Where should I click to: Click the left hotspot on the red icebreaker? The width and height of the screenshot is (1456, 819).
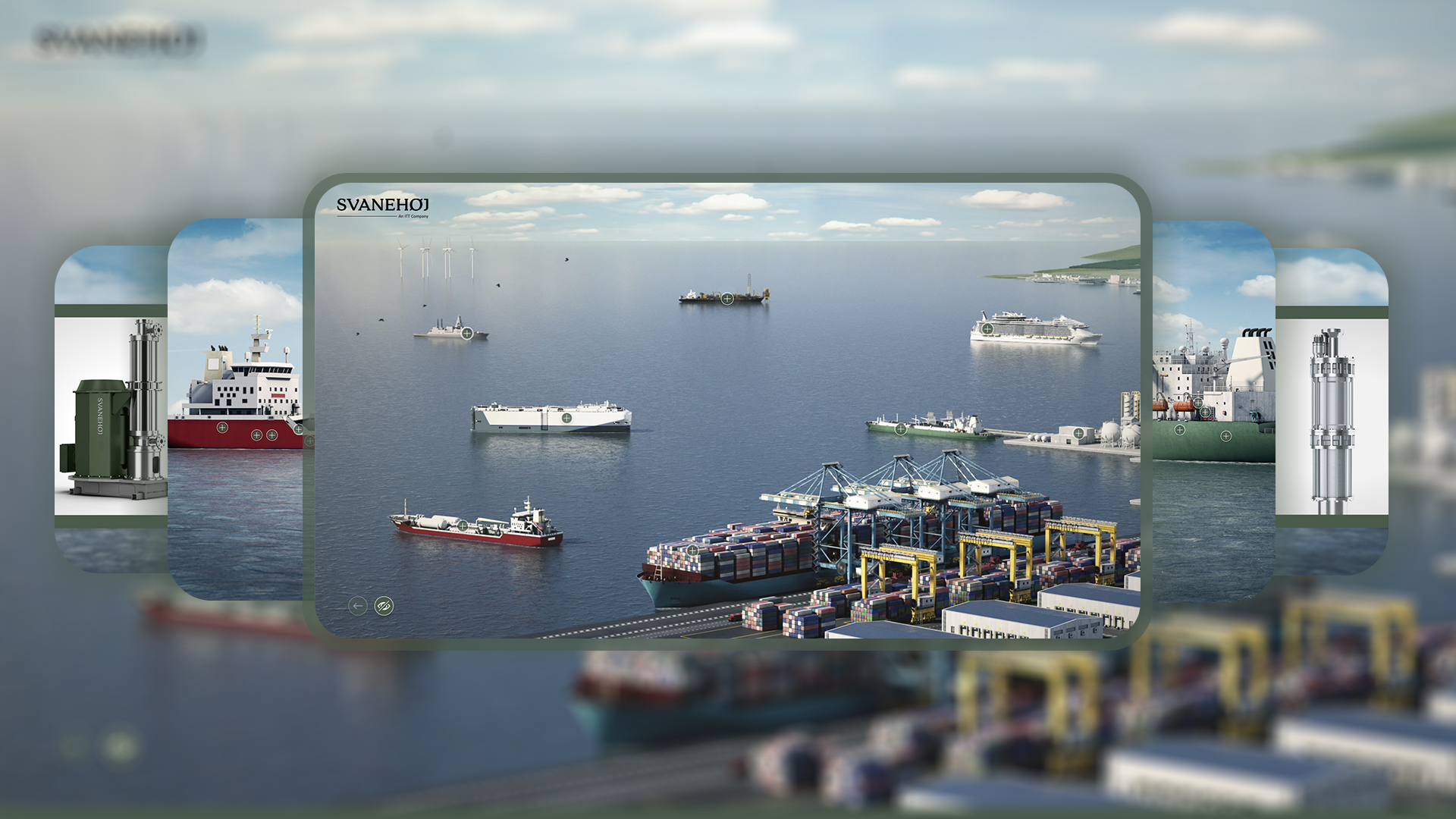click(x=221, y=429)
